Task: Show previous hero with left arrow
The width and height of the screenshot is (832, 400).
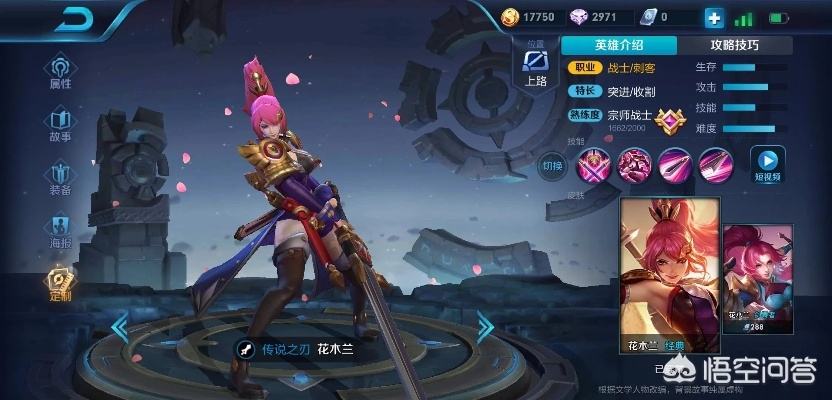Action: click(120, 326)
